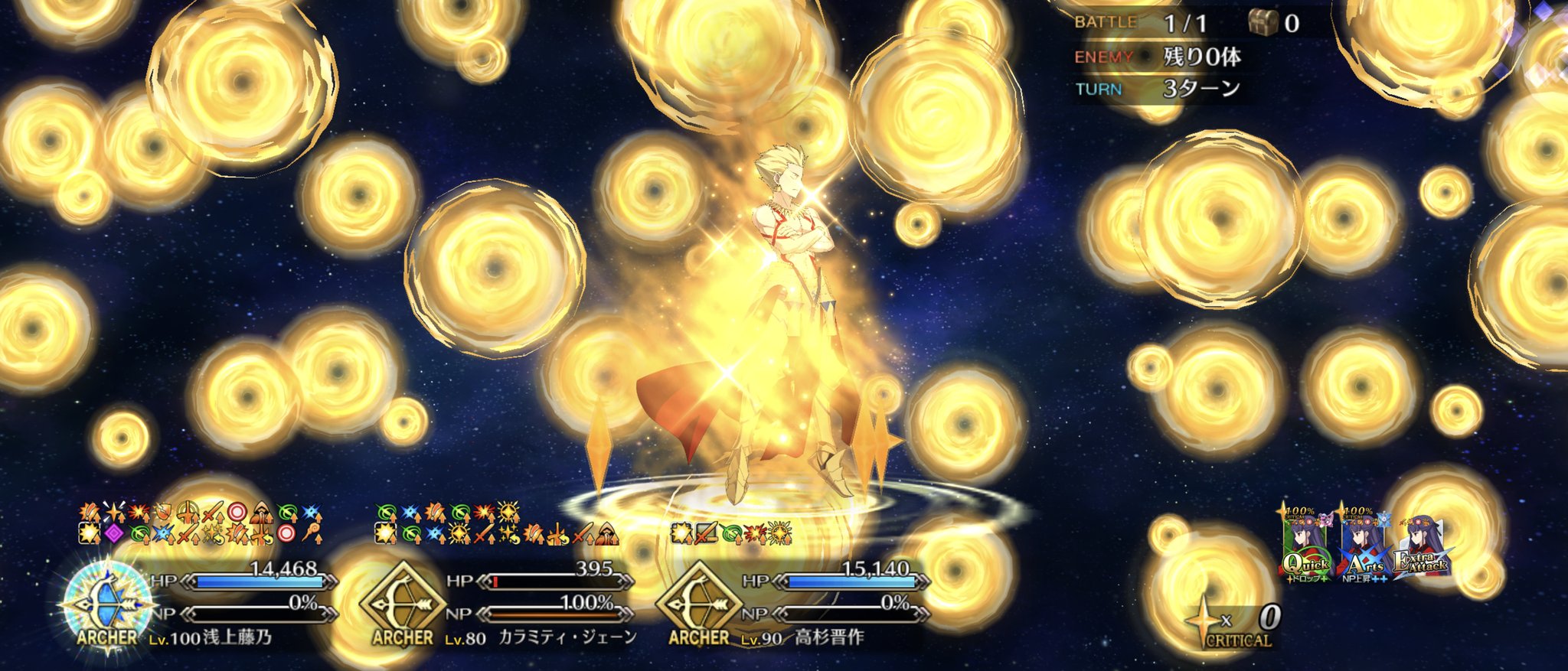Select Asagami Fujino's Archer class icon

(x=106, y=604)
